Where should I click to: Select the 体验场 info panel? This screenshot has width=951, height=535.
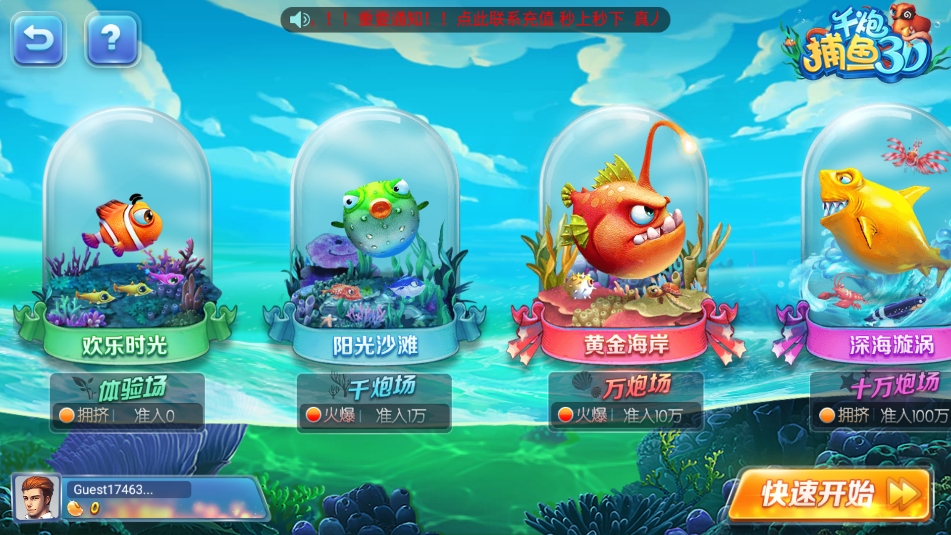click(x=127, y=401)
